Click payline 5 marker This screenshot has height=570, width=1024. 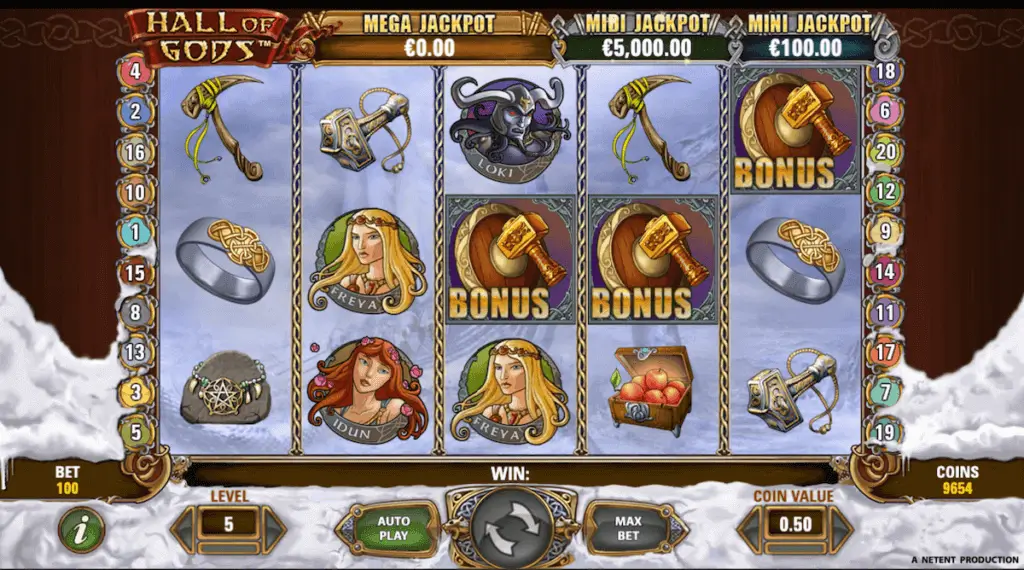click(135, 433)
